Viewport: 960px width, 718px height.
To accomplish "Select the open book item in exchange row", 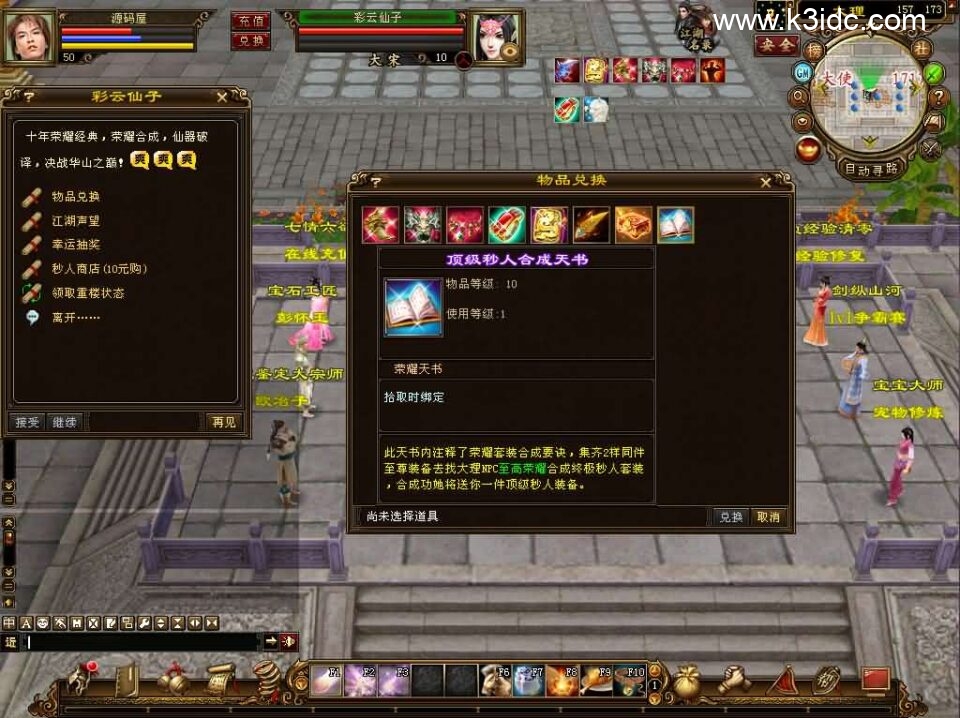I will 675,225.
